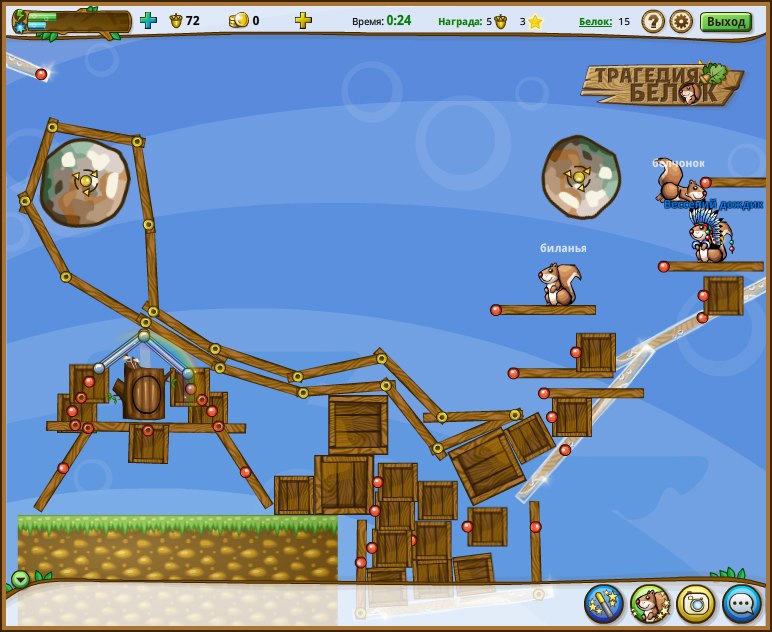Open chat with the speech bubble button
This screenshot has height=632, width=772.
tap(742, 604)
